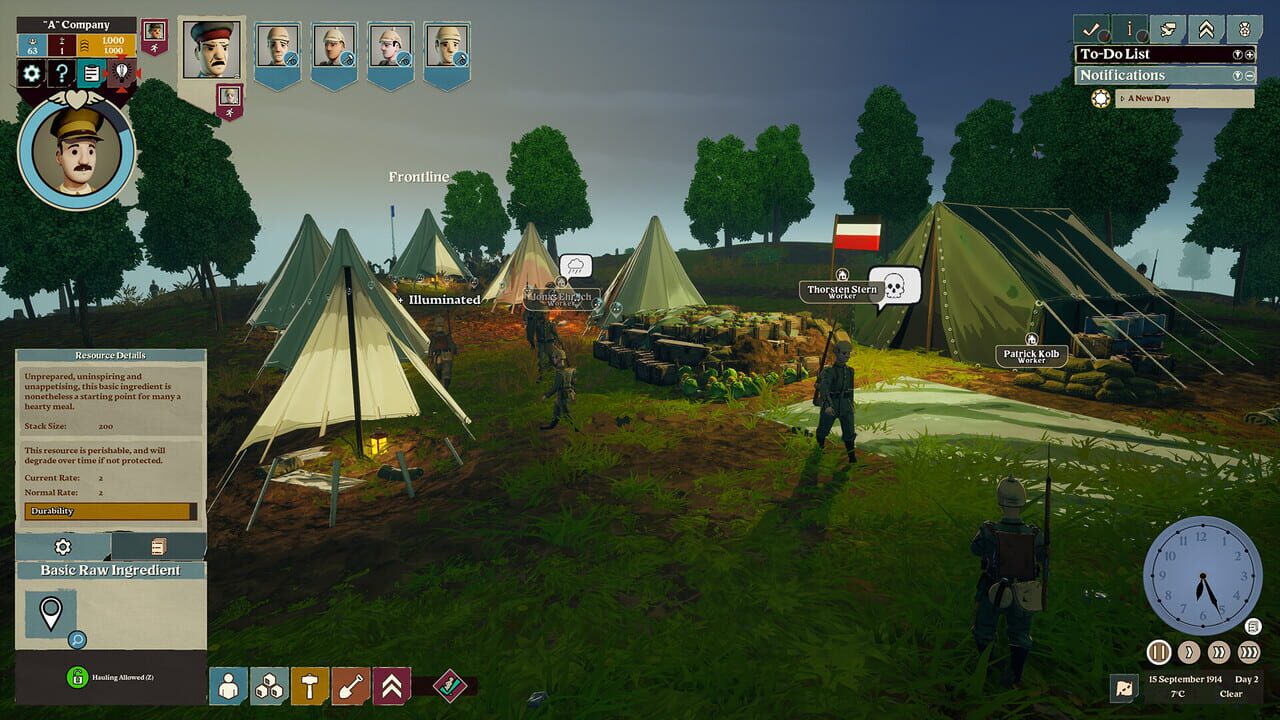Pause the game with the pause button
Viewport: 1280px width, 720px height.
[x=1159, y=652]
